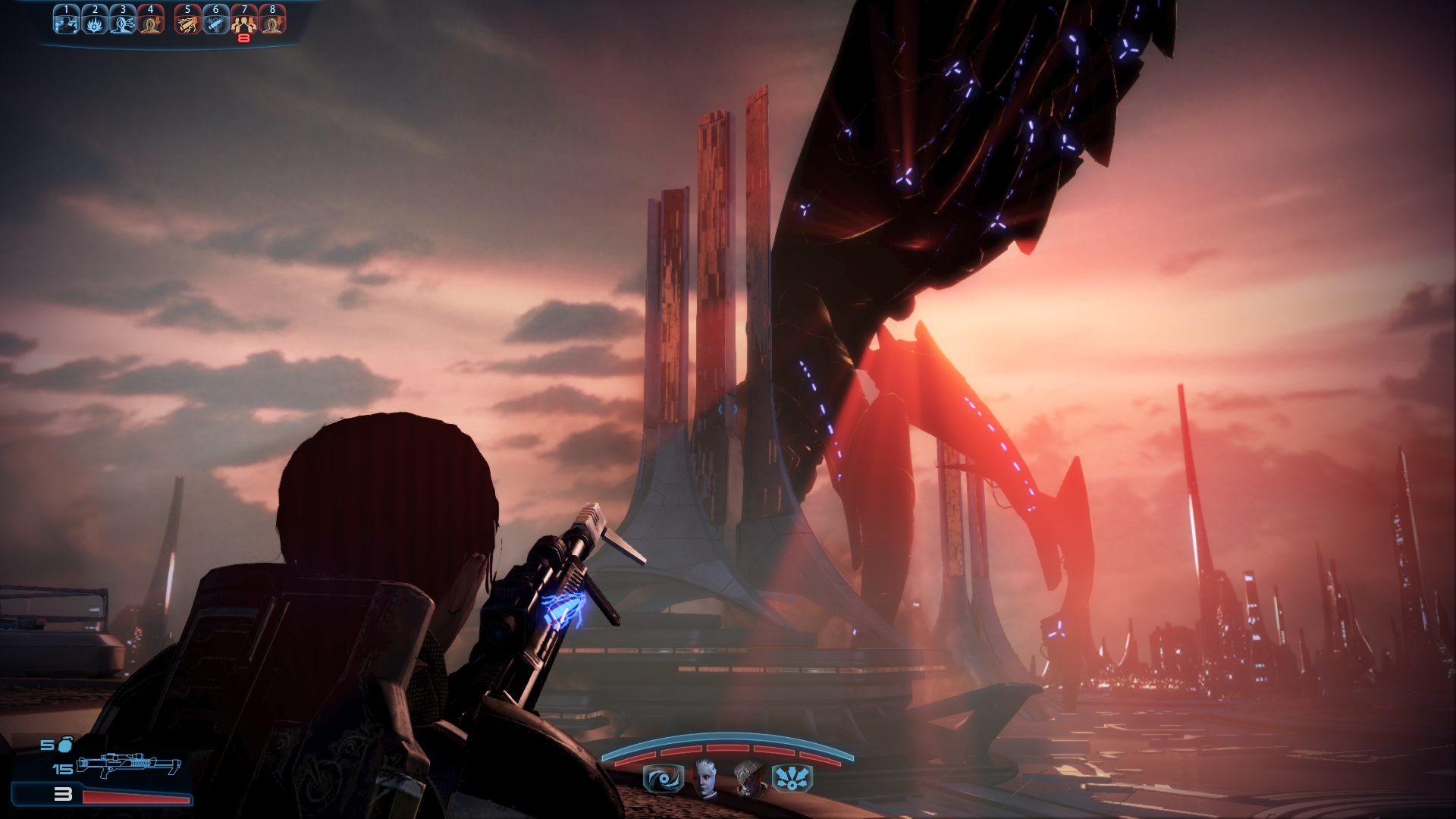
Task: Activate the power in quick slot 1
Action: point(66,20)
